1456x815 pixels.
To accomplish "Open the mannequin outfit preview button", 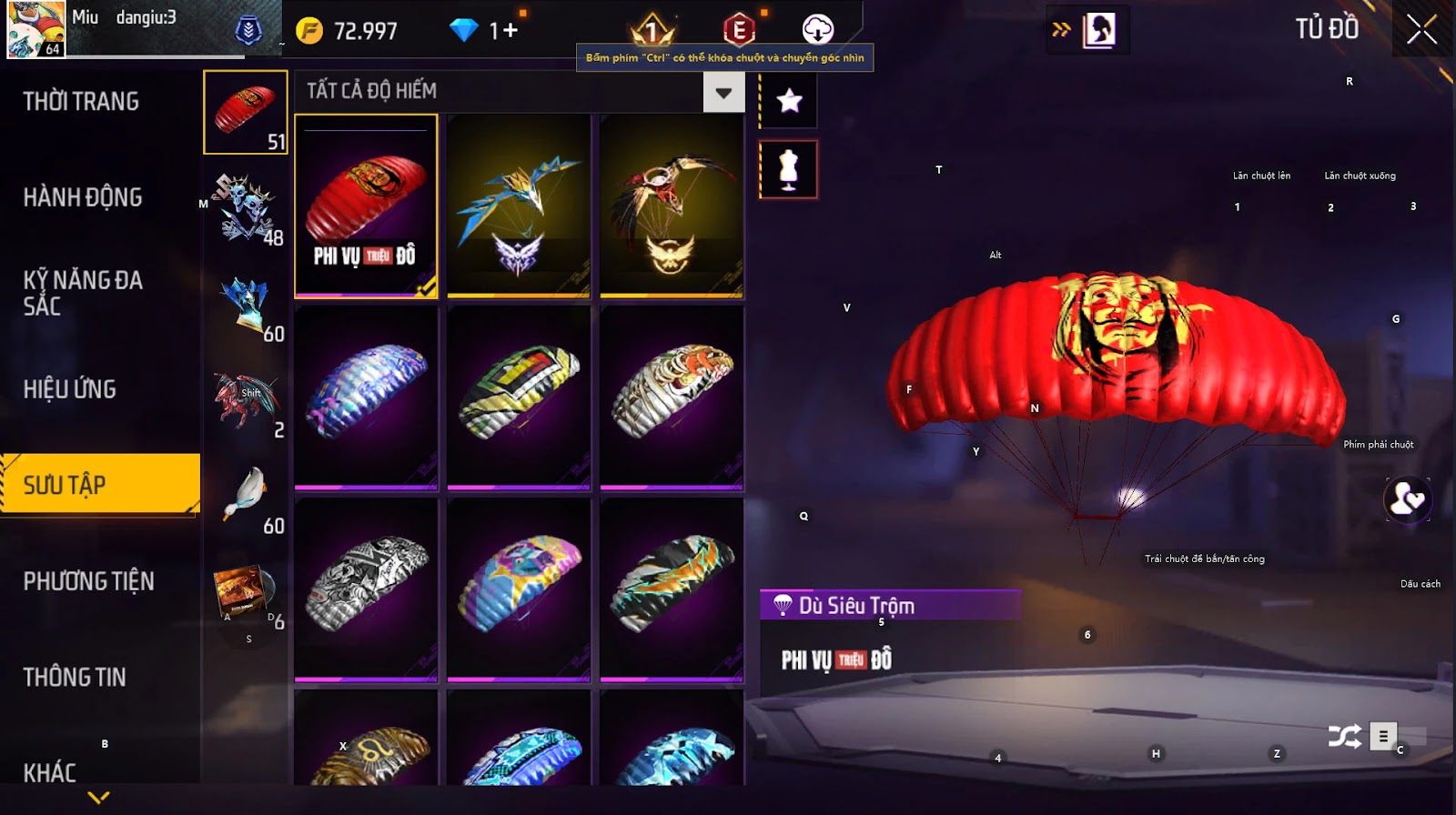I will [789, 170].
